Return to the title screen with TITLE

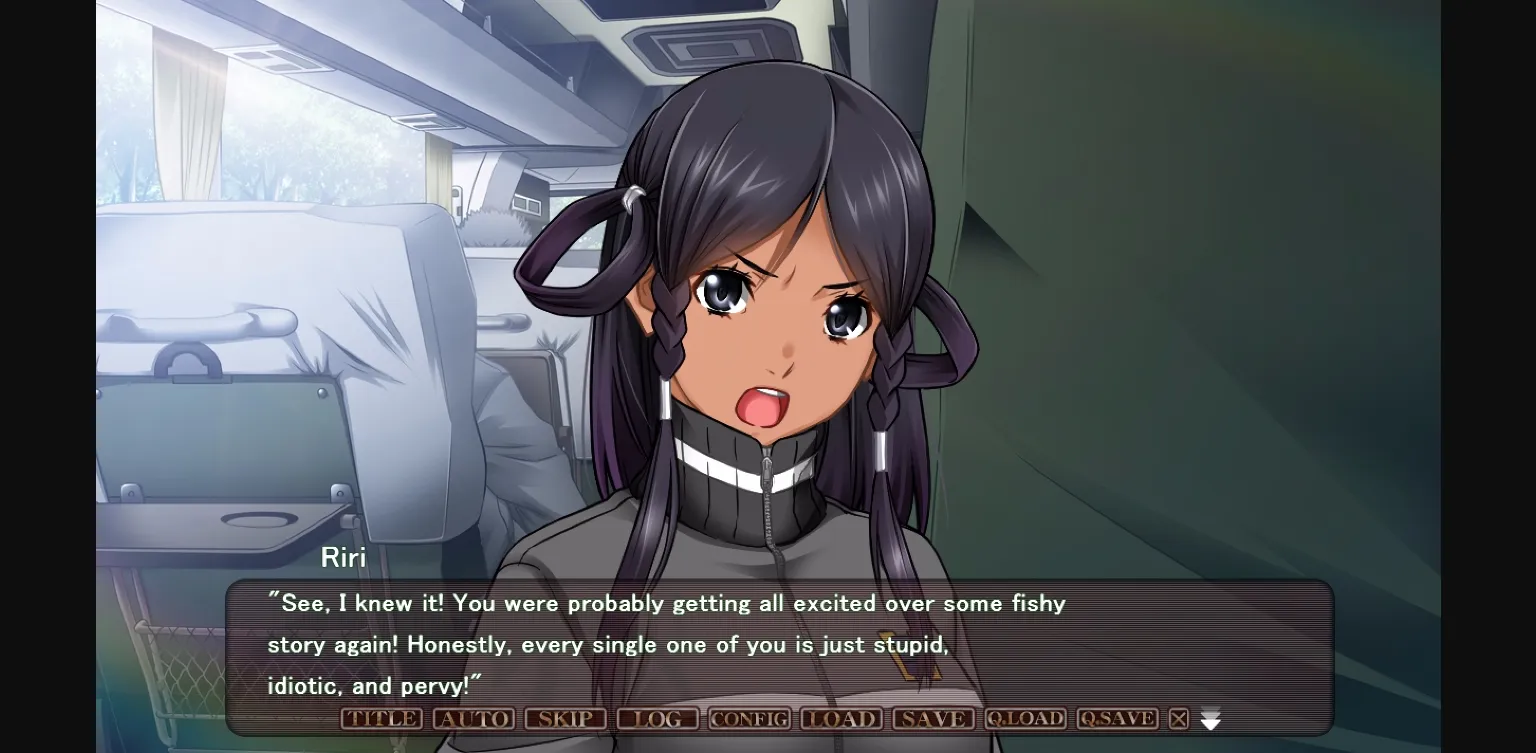[380, 718]
